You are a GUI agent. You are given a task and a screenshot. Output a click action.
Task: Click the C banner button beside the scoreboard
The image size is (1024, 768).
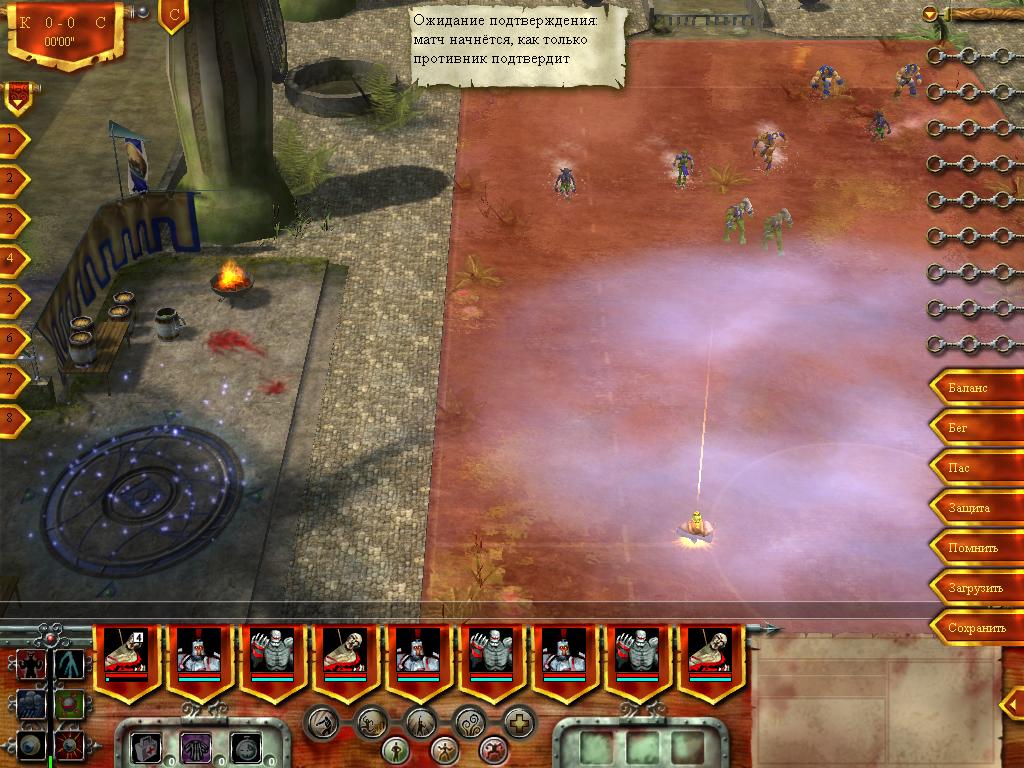(174, 16)
